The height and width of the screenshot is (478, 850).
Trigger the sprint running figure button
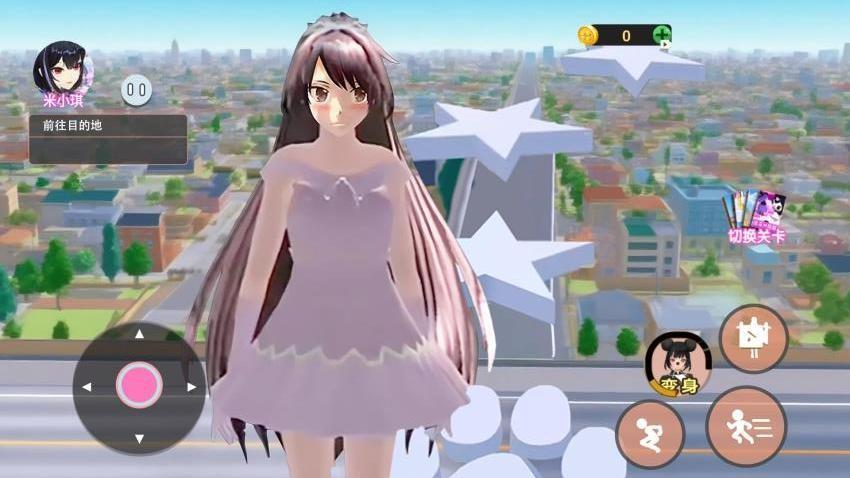coord(746,426)
